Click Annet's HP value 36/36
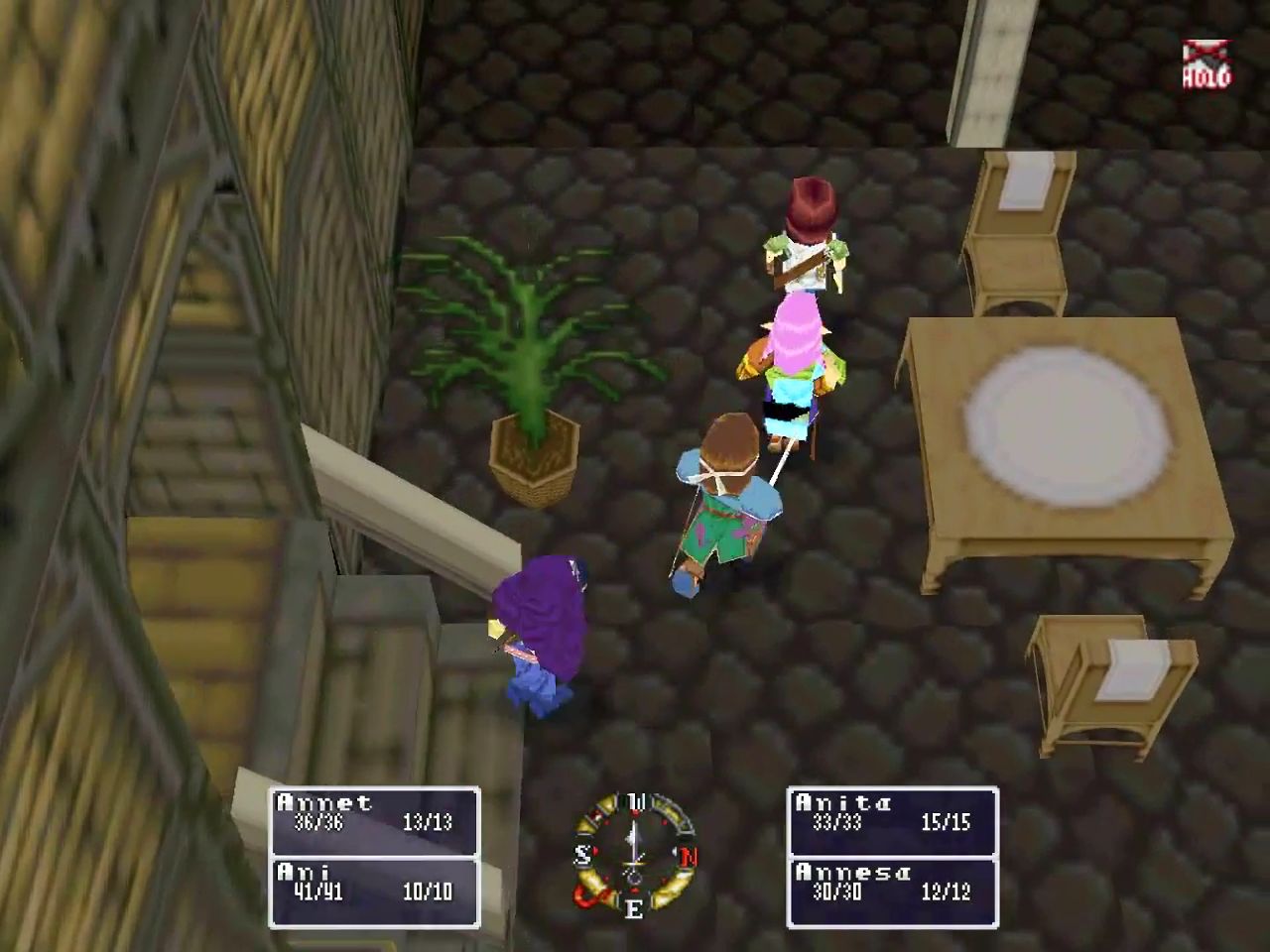Viewport: 1270px width, 952px height. pyautogui.click(x=317, y=825)
